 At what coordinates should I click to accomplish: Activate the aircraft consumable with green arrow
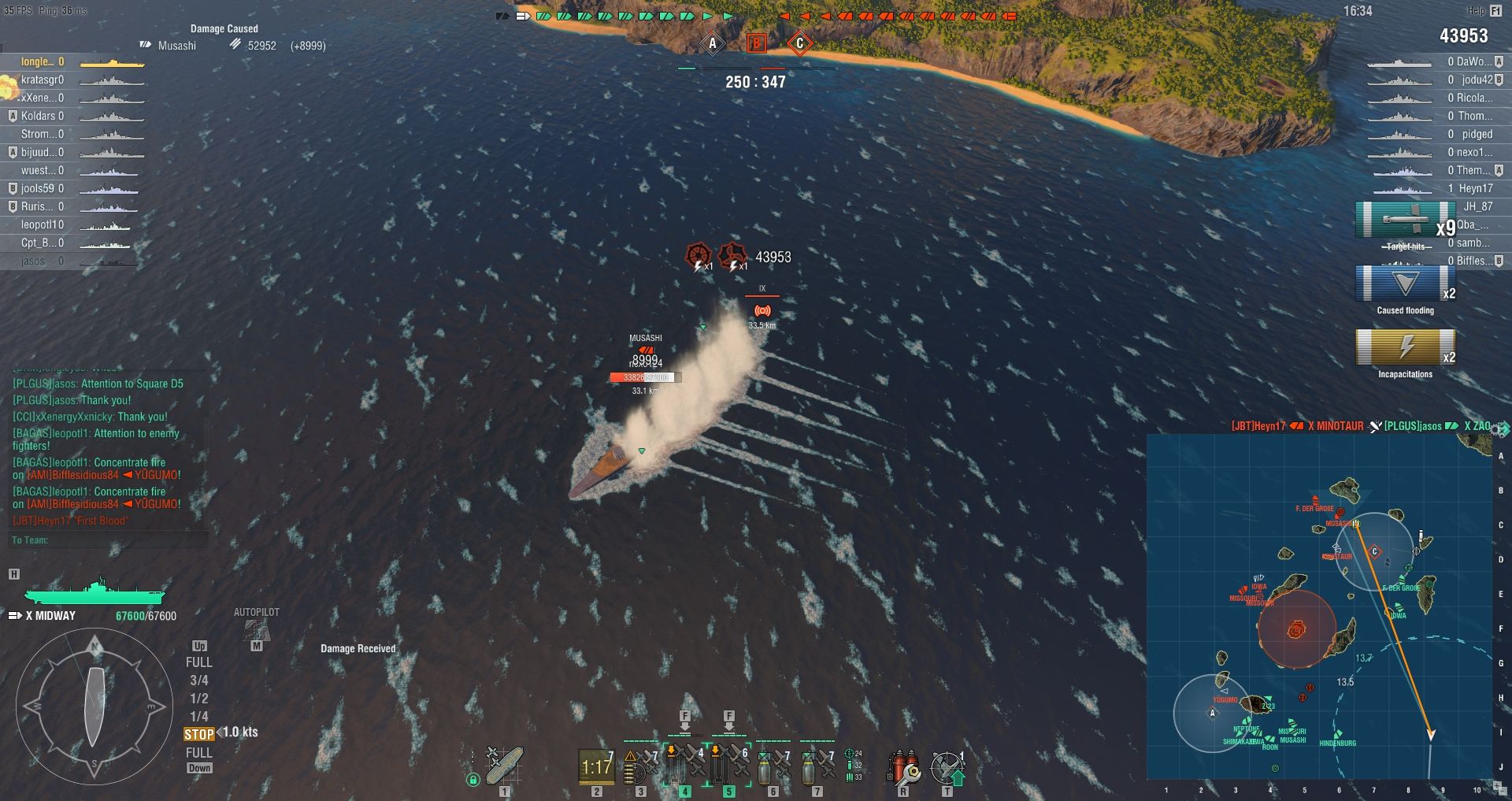click(x=947, y=766)
